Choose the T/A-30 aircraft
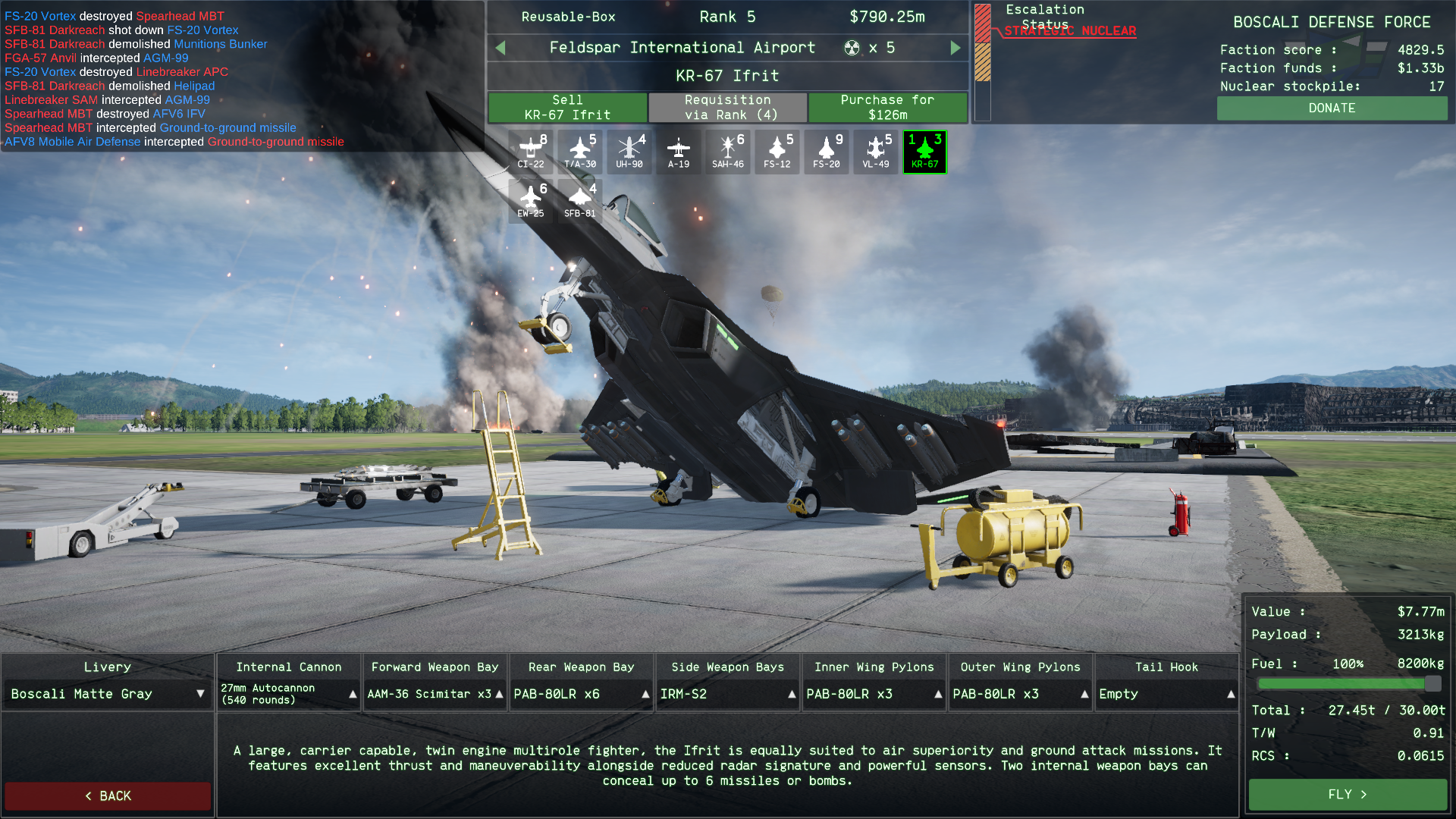 [580, 152]
